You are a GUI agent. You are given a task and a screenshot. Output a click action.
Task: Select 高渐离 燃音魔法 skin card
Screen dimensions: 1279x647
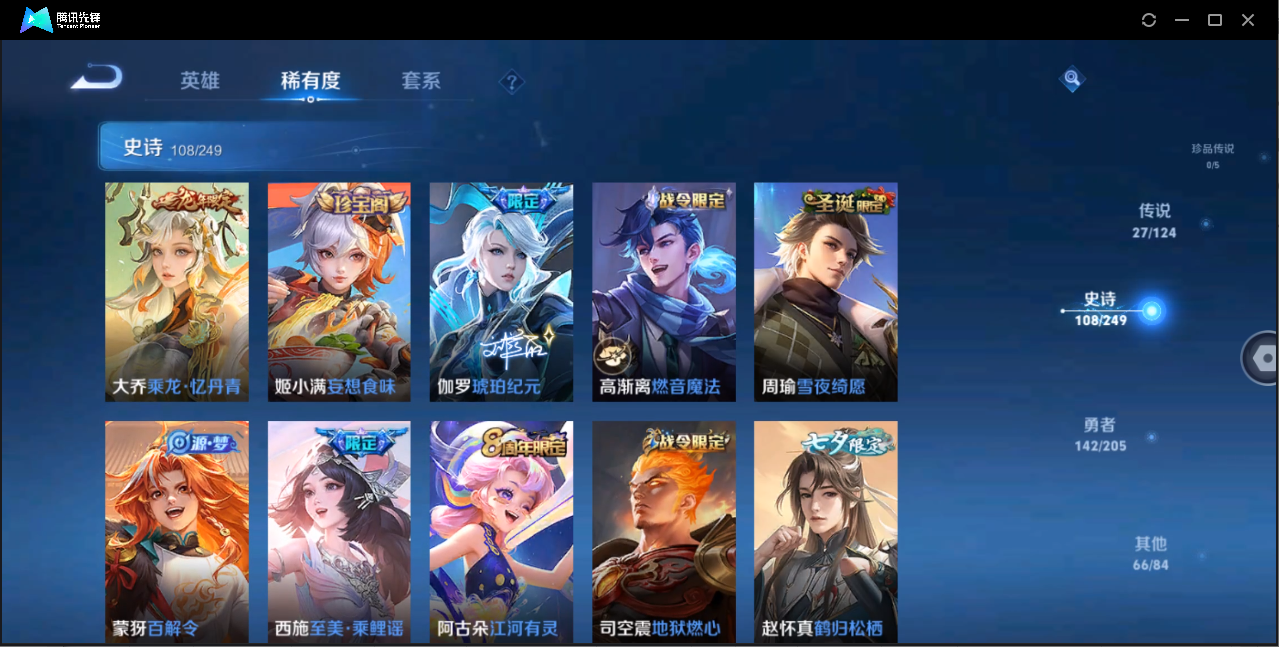664,291
